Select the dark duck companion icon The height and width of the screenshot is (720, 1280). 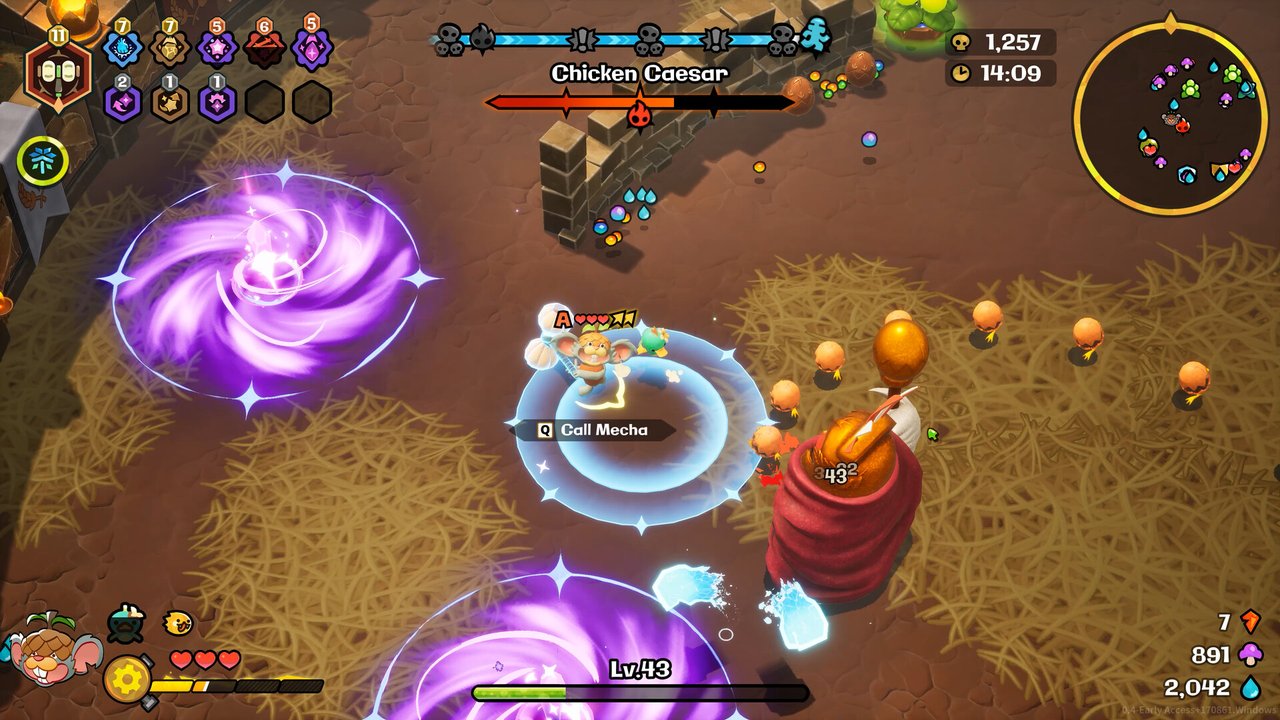tap(127, 625)
